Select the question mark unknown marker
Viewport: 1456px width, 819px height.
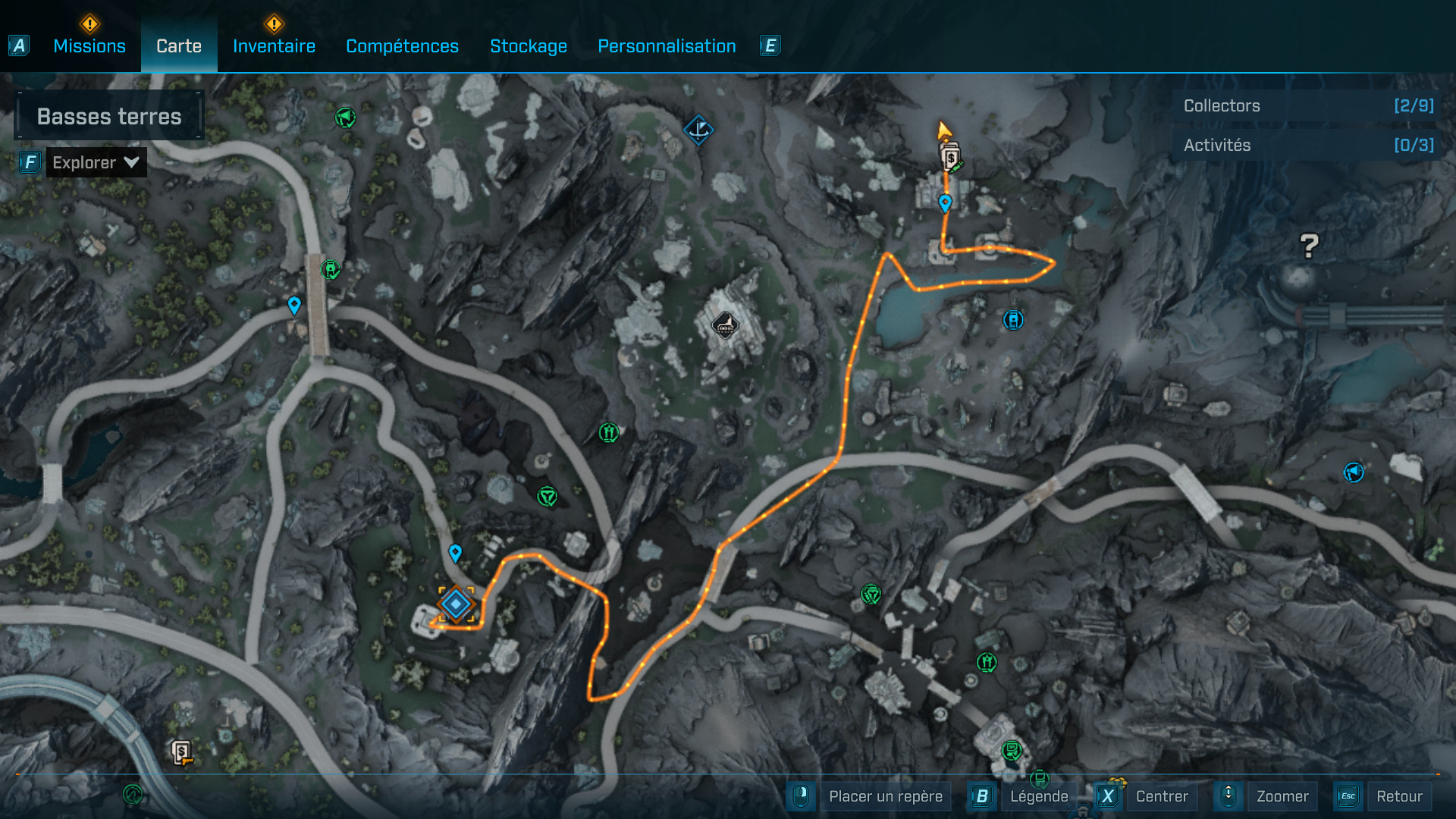click(1309, 246)
